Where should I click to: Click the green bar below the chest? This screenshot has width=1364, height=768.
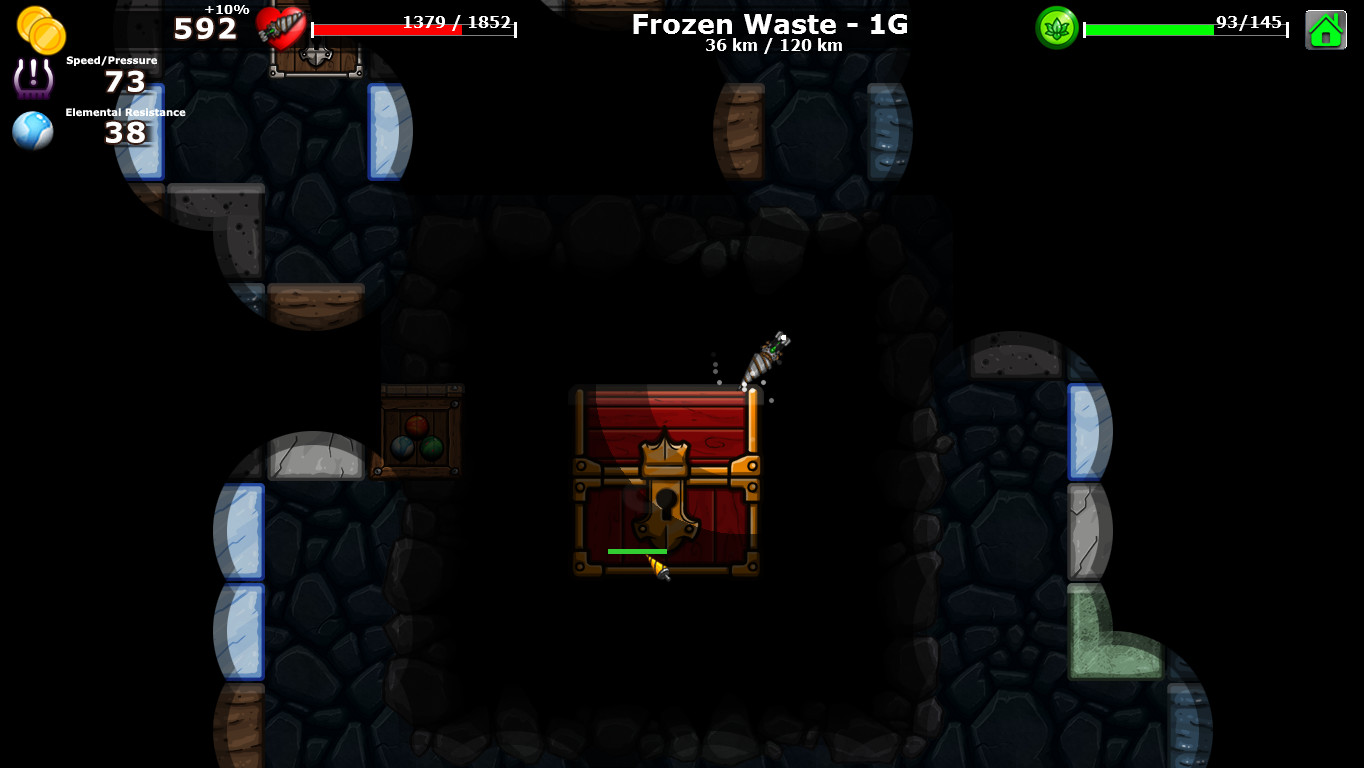click(x=637, y=551)
